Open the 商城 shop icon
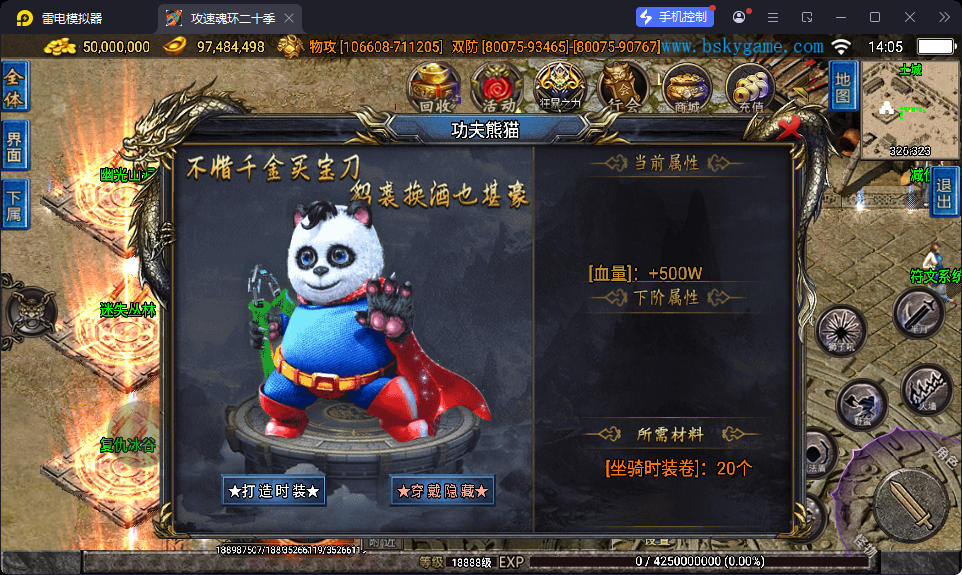 (687, 87)
